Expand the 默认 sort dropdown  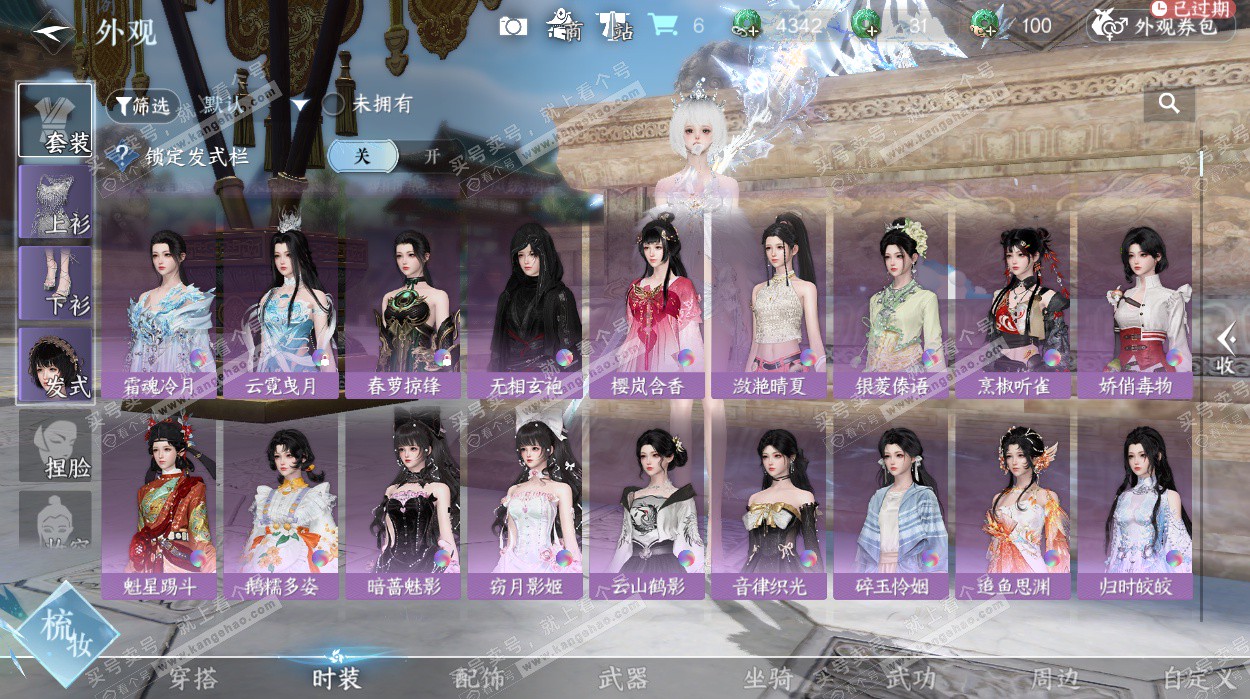pos(300,105)
